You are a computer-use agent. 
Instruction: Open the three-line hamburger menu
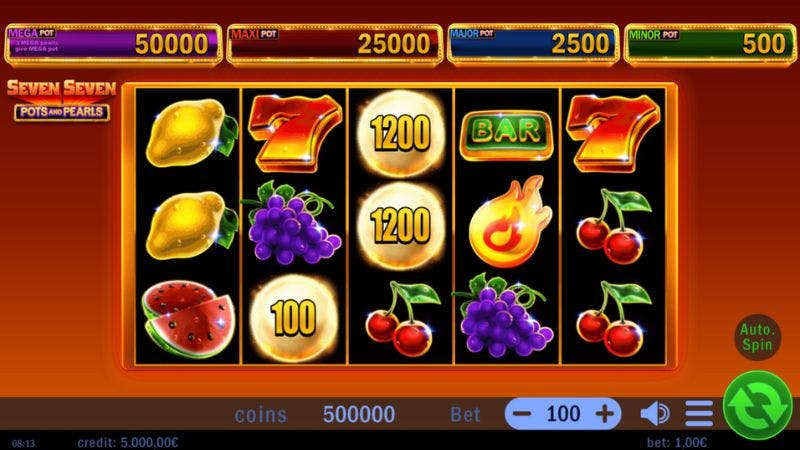(699, 413)
